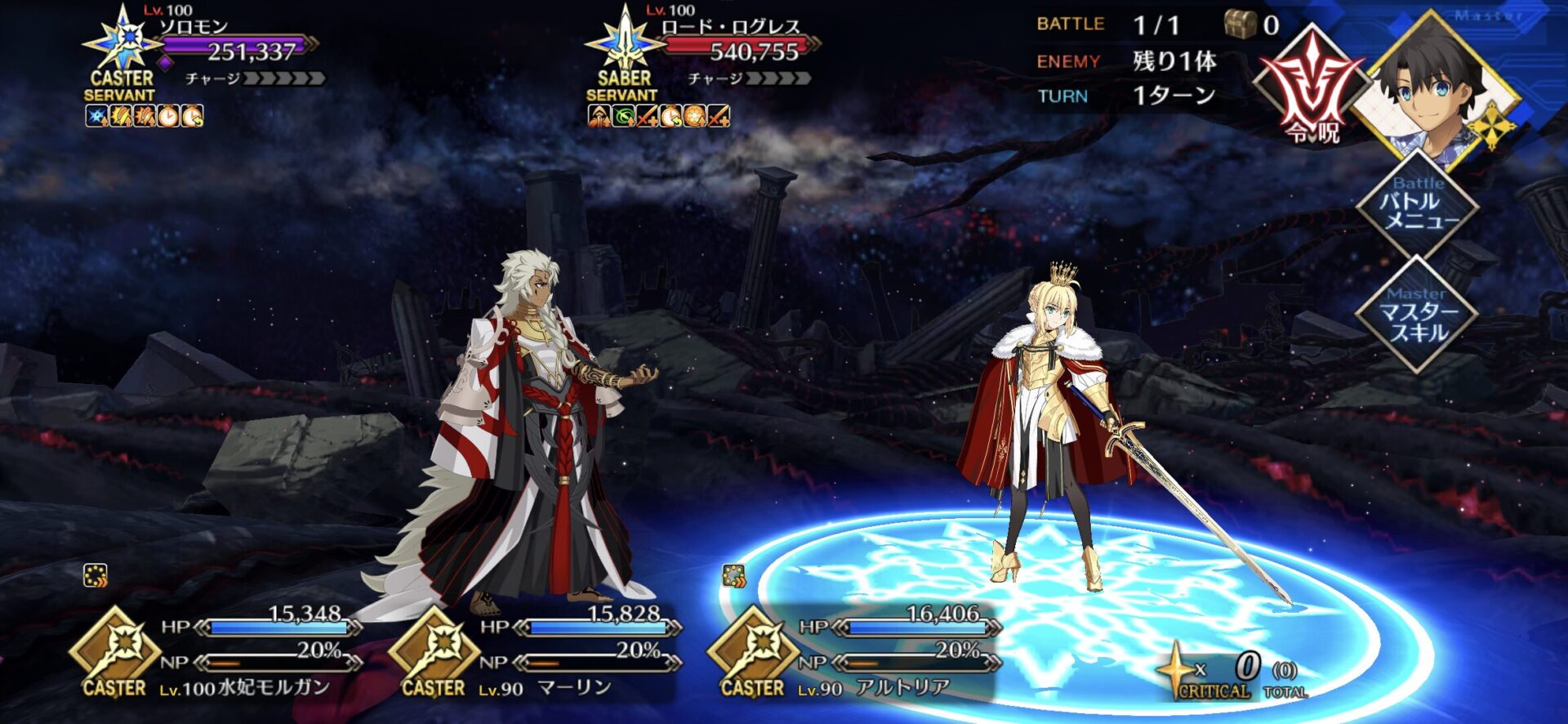
Task: Open the Master Skill menu
Action: 1418,315
